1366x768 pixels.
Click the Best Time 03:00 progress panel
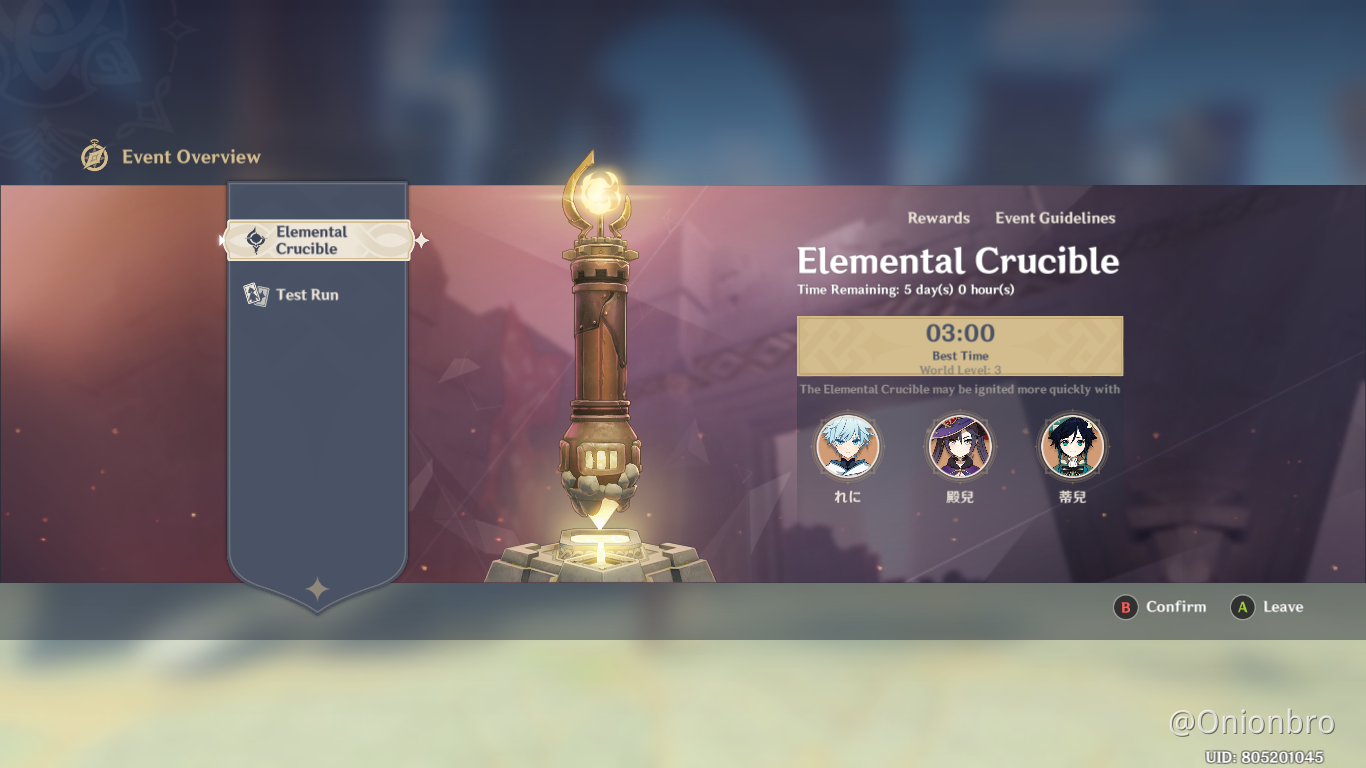[x=959, y=345]
